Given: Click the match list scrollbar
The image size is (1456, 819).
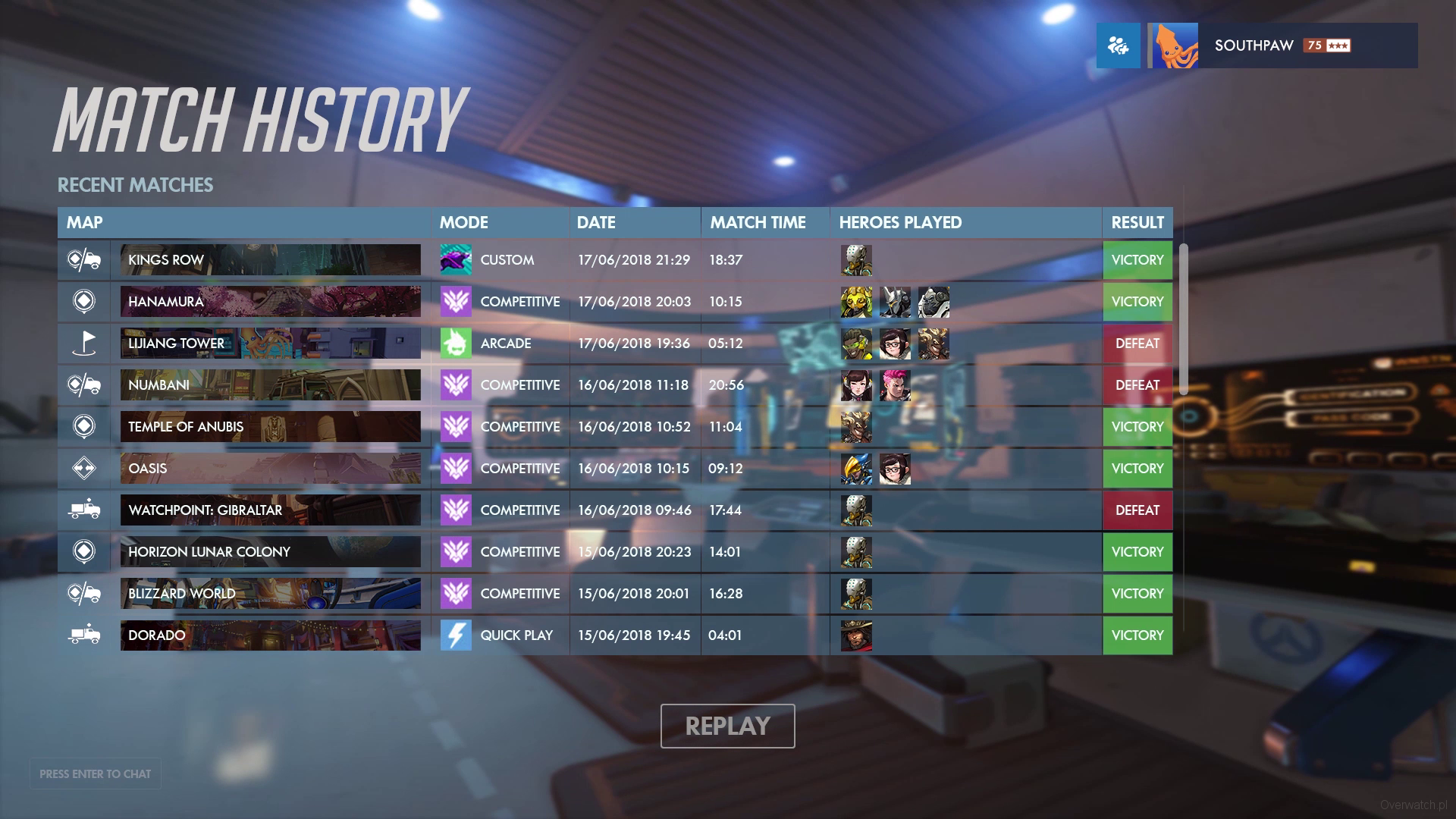Looking at the screenshot, I should click(1183, 318).
